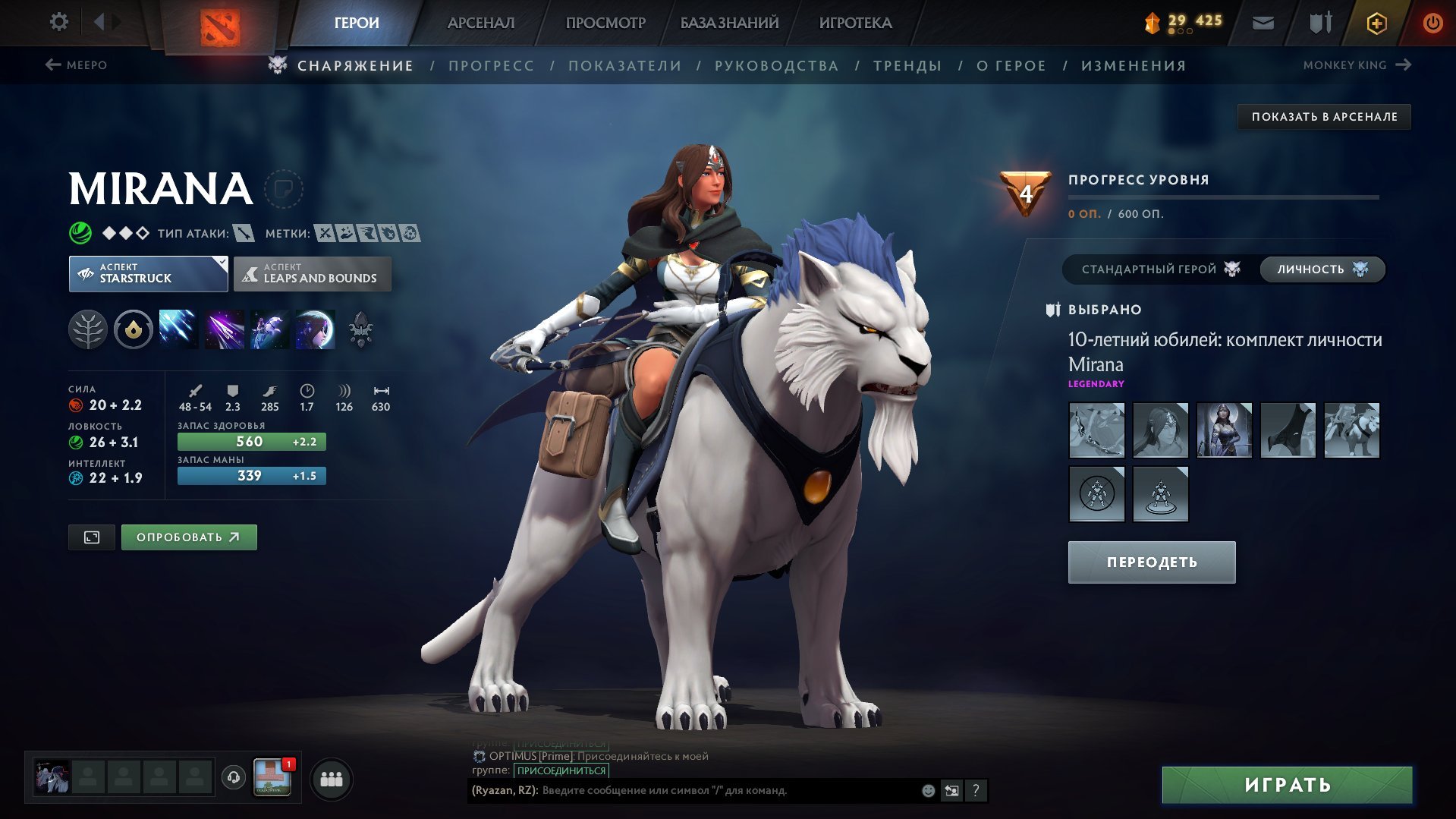Join the party via ПРИСОЕДИНИТЬСЯ in chat
The image size is (1456, 819).
tap(561, 770)
